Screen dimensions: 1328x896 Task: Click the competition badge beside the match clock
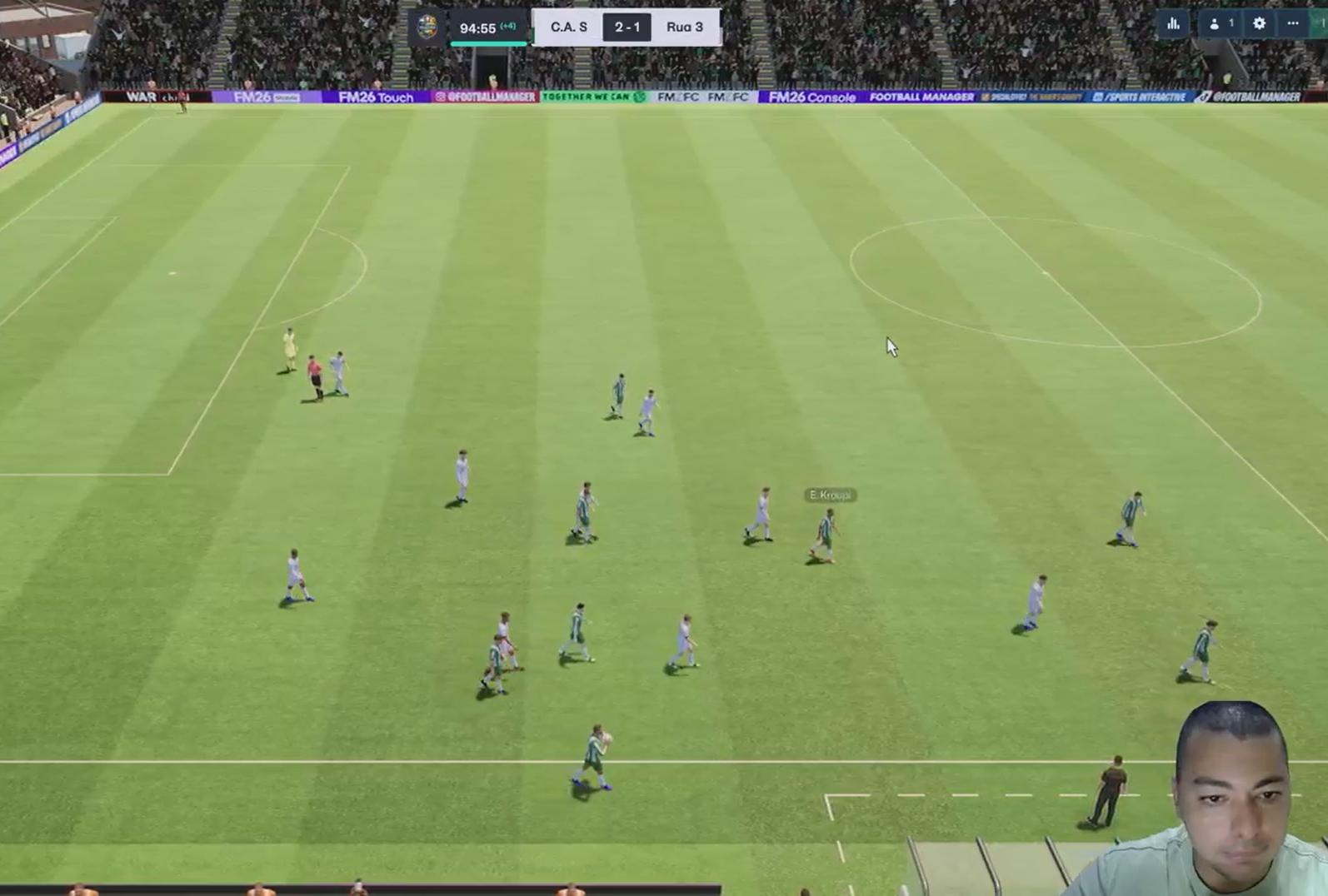[427, 27]
